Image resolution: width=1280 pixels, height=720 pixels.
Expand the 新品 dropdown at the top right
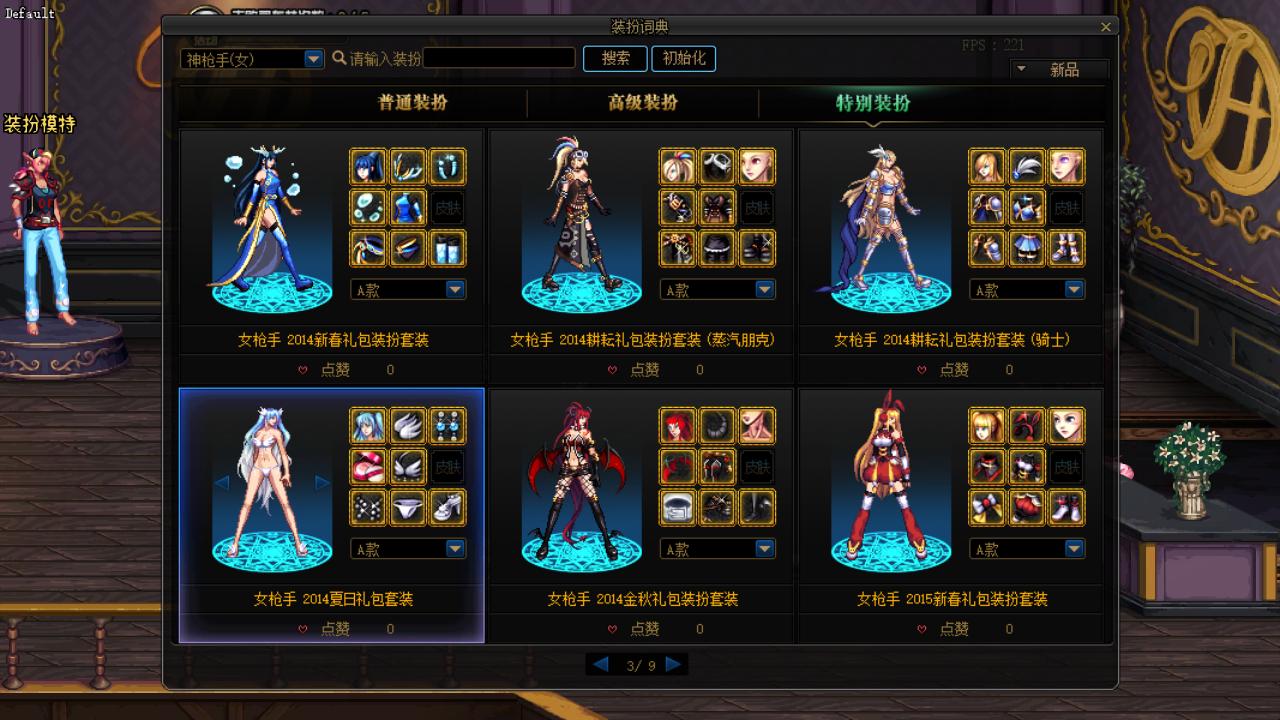click(x=1022, y=69)
